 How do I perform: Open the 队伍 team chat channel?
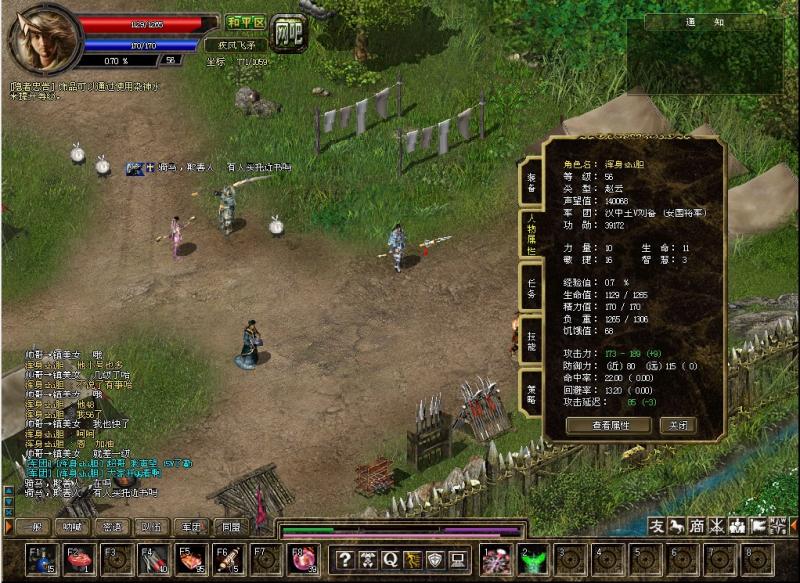[x=151, y=527]
